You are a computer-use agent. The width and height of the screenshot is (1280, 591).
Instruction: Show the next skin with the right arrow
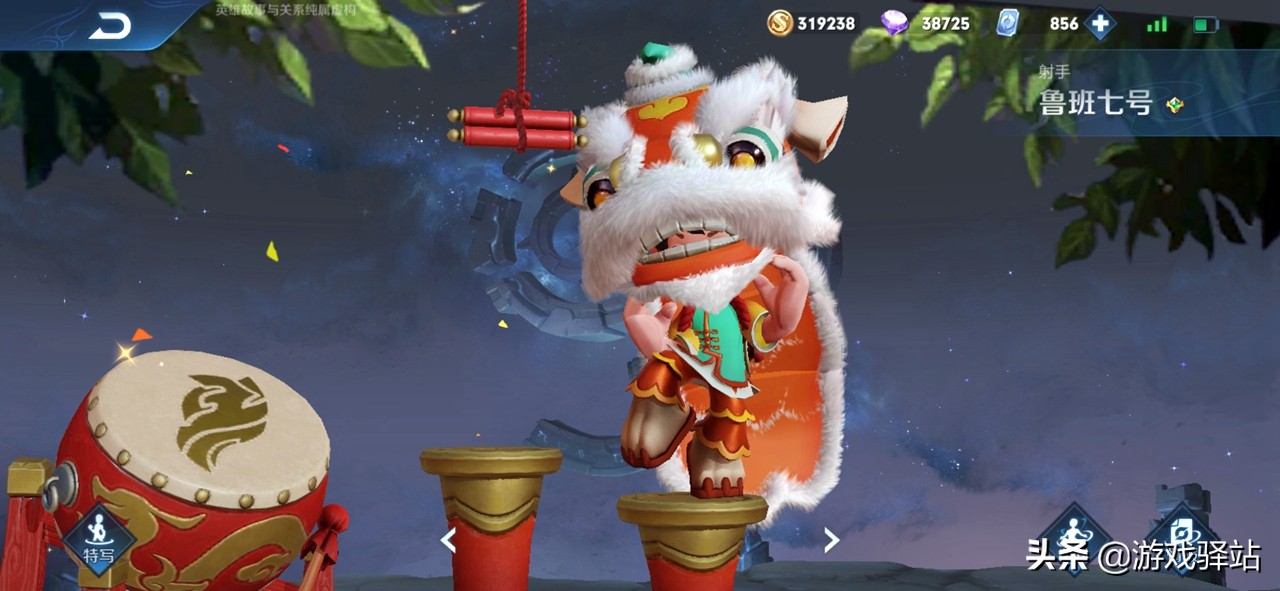[831, 541]
